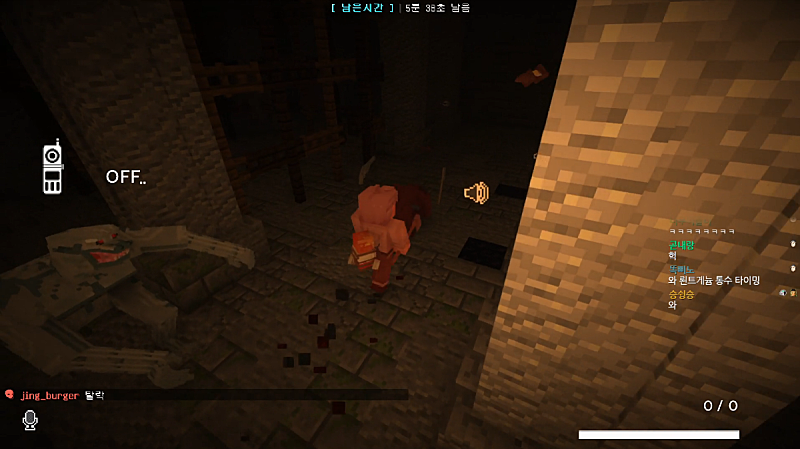Select the chat message about 윈드게눔 타이밍
Viewport: 800px width, 449px height.
tap(714, 281)
